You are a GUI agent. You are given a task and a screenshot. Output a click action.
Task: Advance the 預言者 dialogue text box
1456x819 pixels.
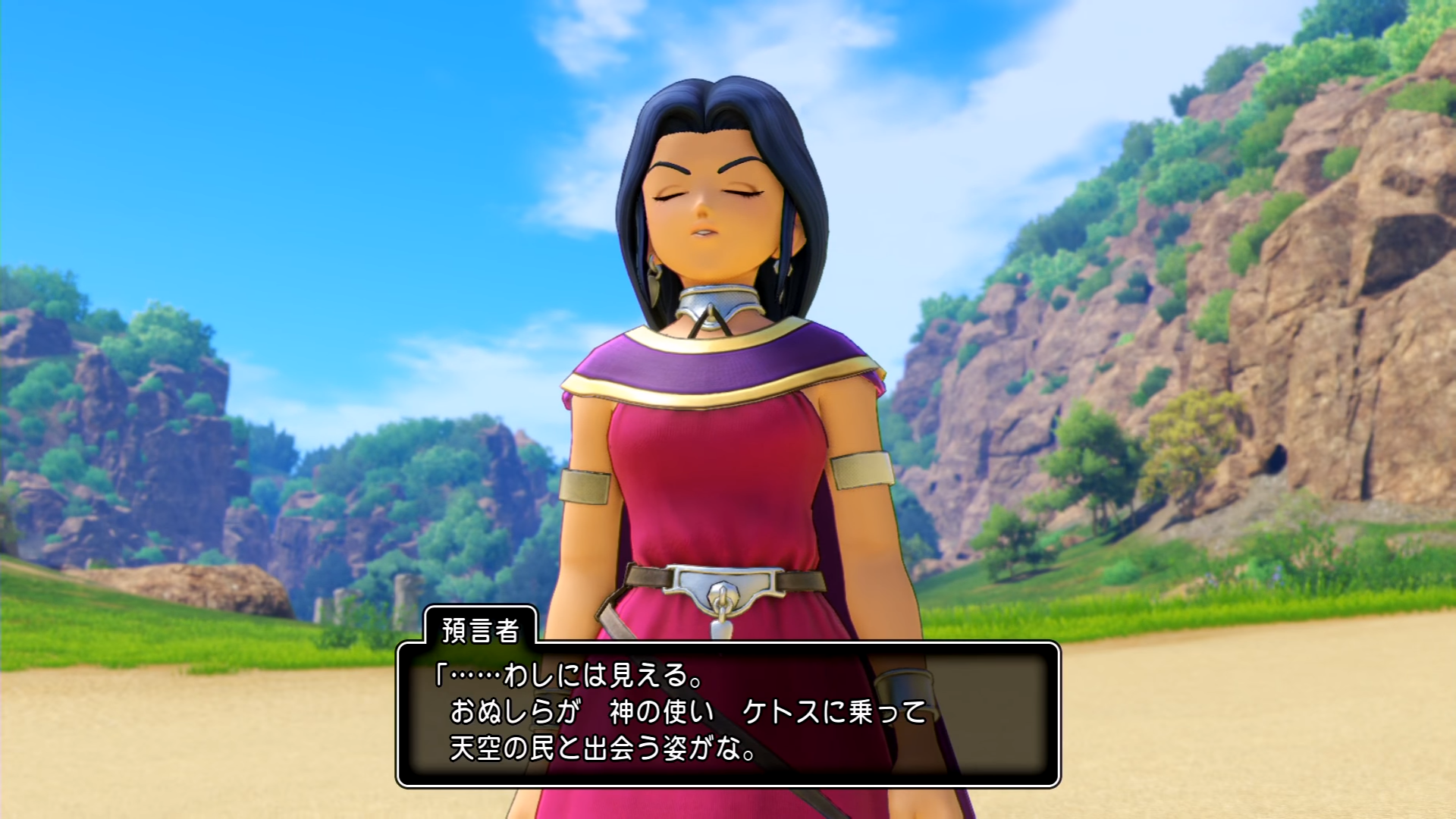point(728,714)
